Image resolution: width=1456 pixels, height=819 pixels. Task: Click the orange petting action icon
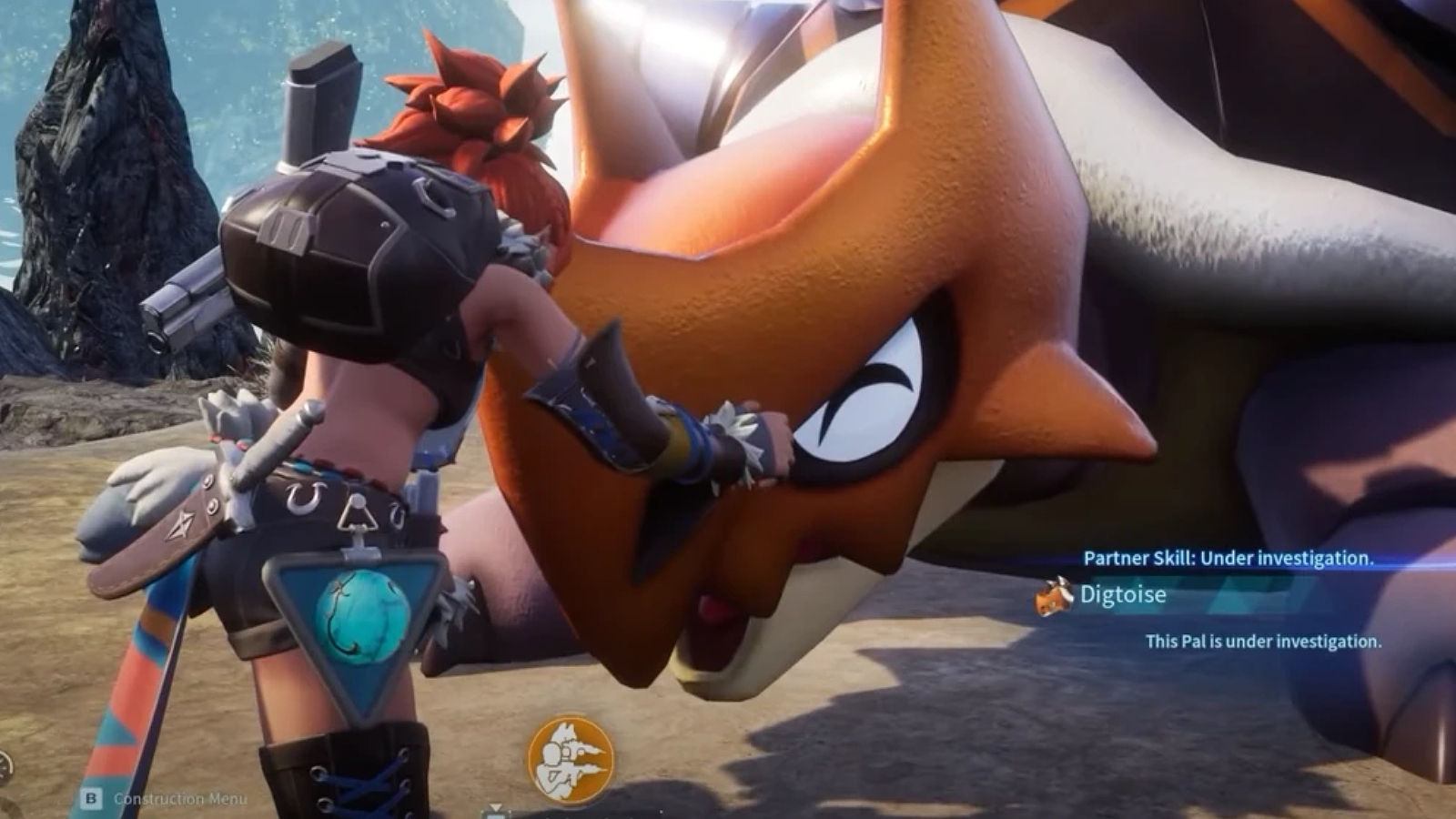[571, 760]
